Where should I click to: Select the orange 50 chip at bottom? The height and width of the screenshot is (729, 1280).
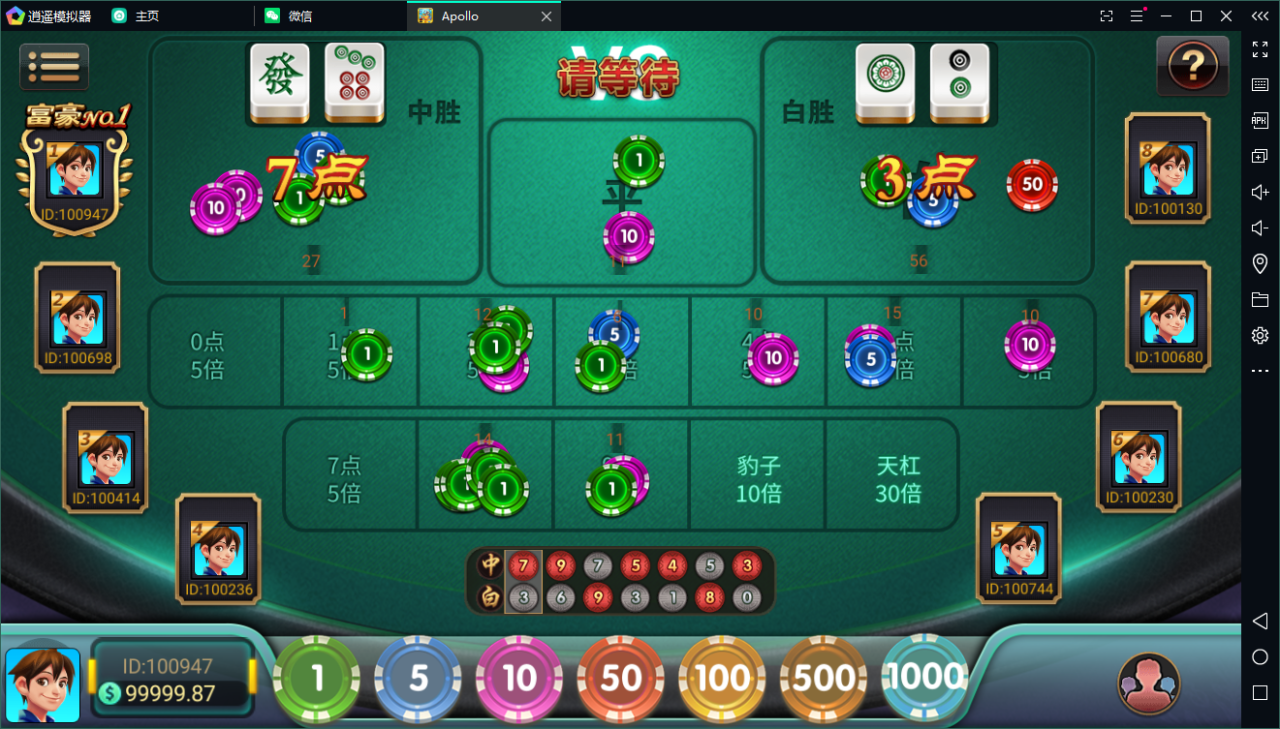(x=620, y=677)
